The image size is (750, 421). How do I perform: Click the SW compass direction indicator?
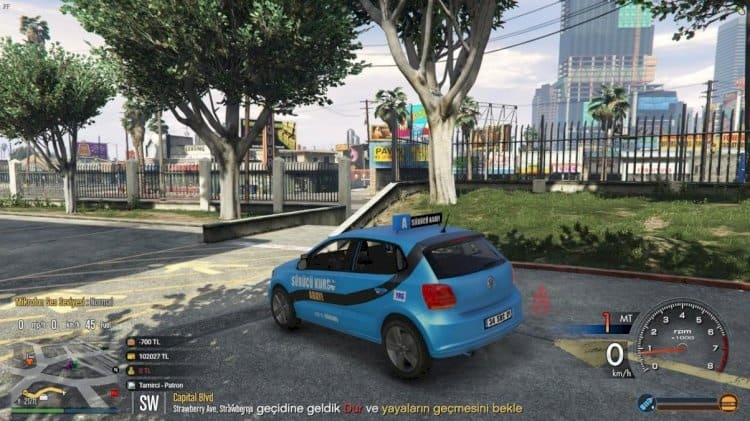point(150,403)
